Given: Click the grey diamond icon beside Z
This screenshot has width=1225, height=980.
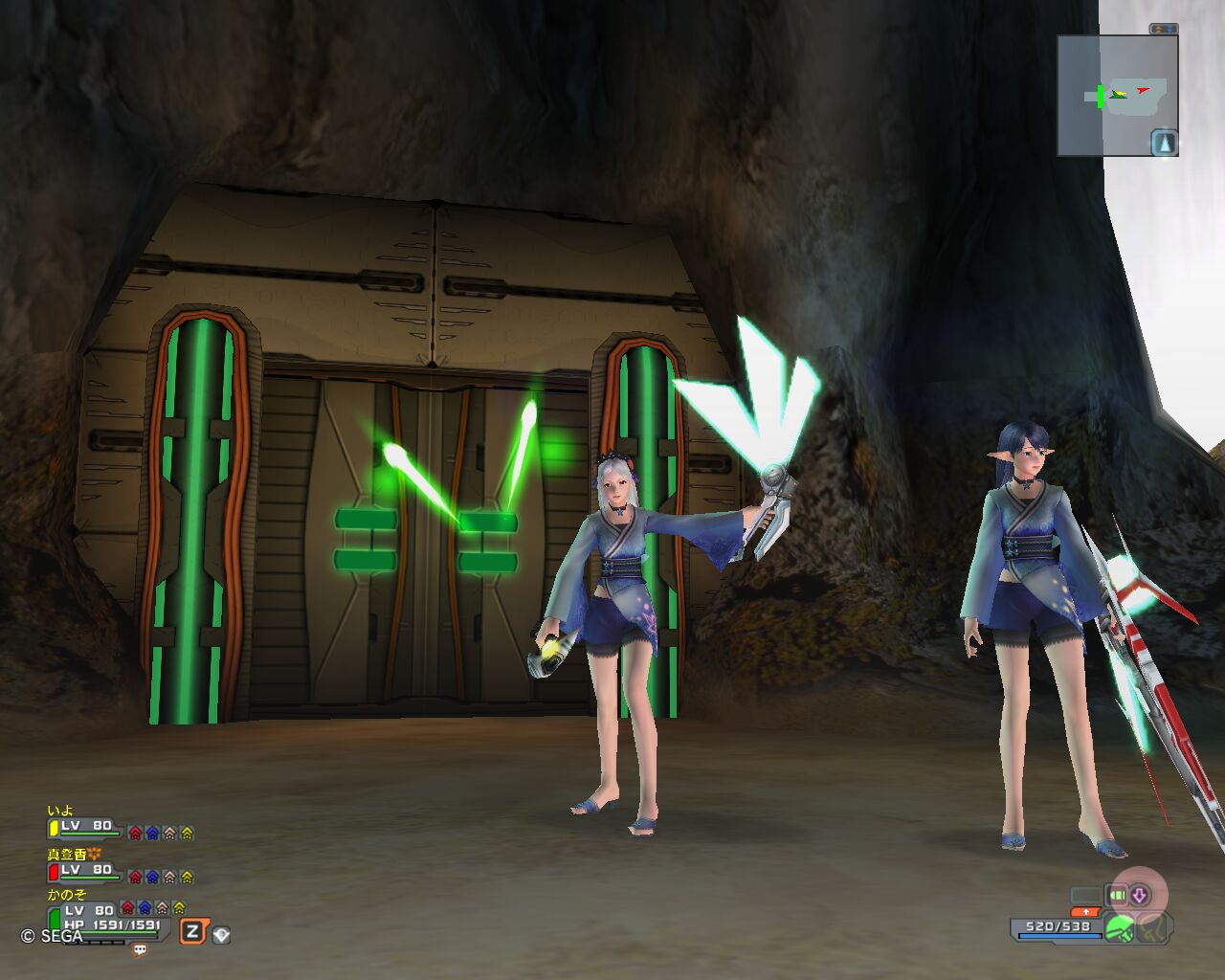Looking at the screenshot, I should (x=221, y=934).
